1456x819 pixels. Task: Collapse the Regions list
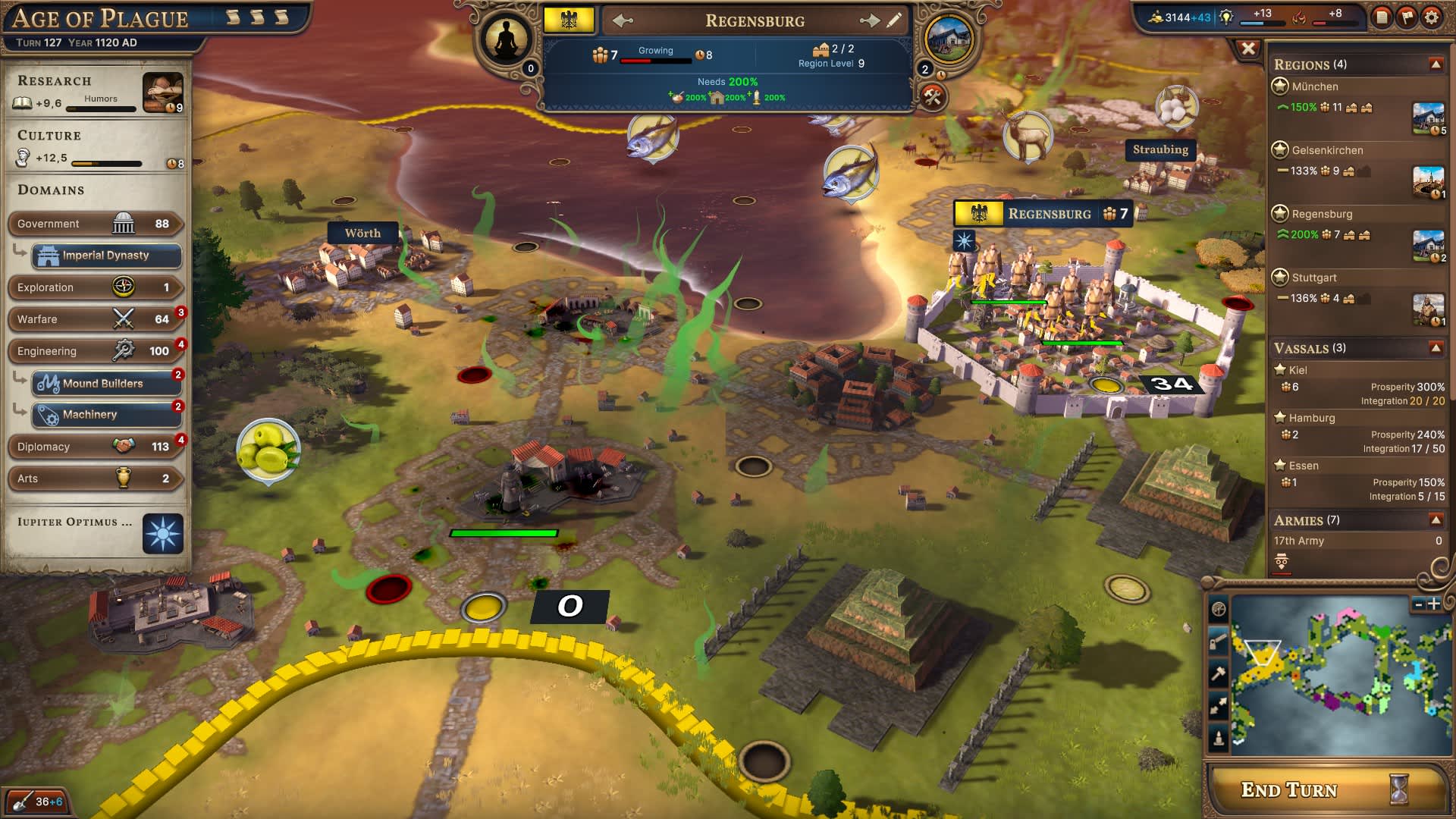pos(1436,64)
